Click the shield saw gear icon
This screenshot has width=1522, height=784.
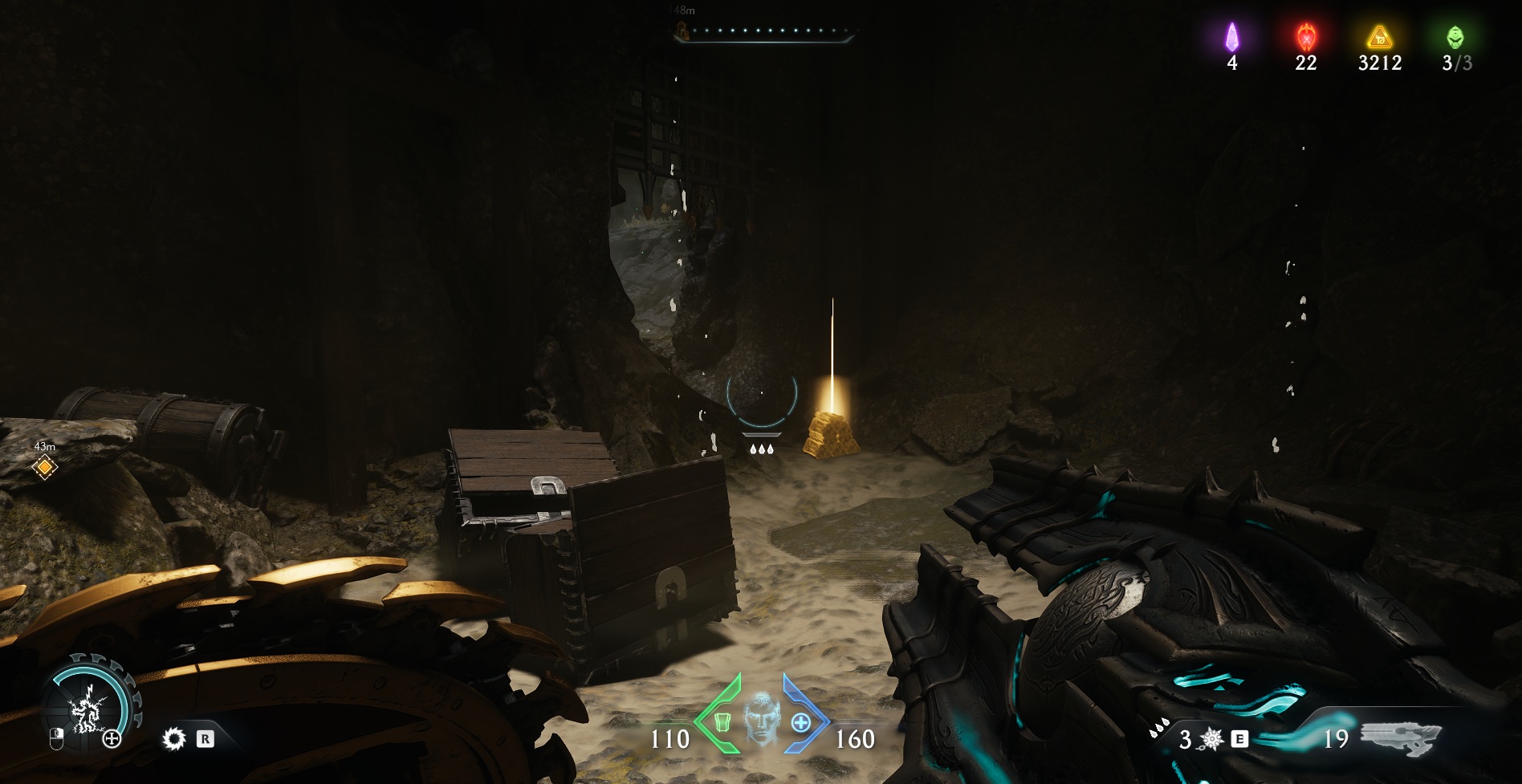(173, 739)
